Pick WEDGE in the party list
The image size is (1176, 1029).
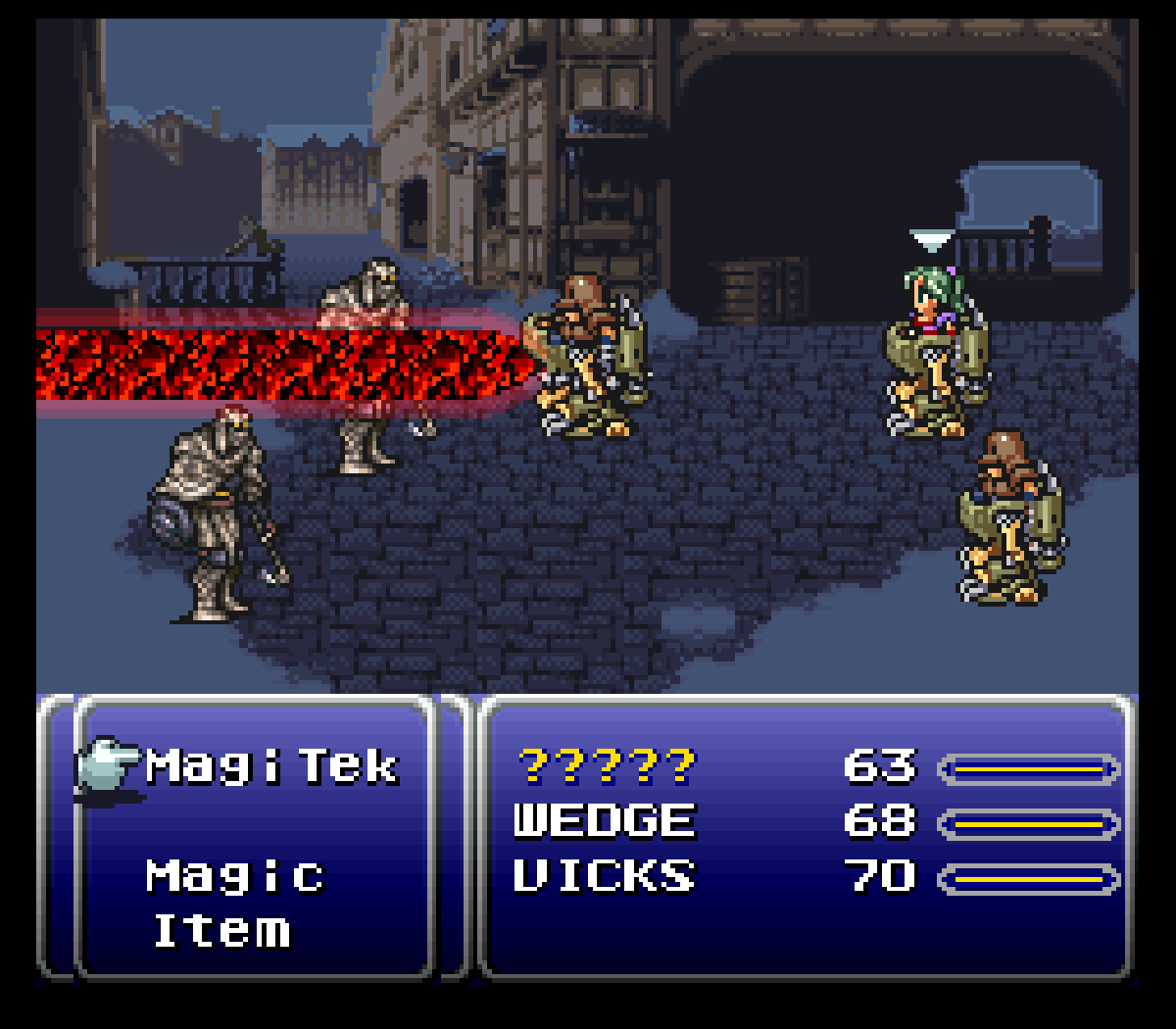coord(605,821)
